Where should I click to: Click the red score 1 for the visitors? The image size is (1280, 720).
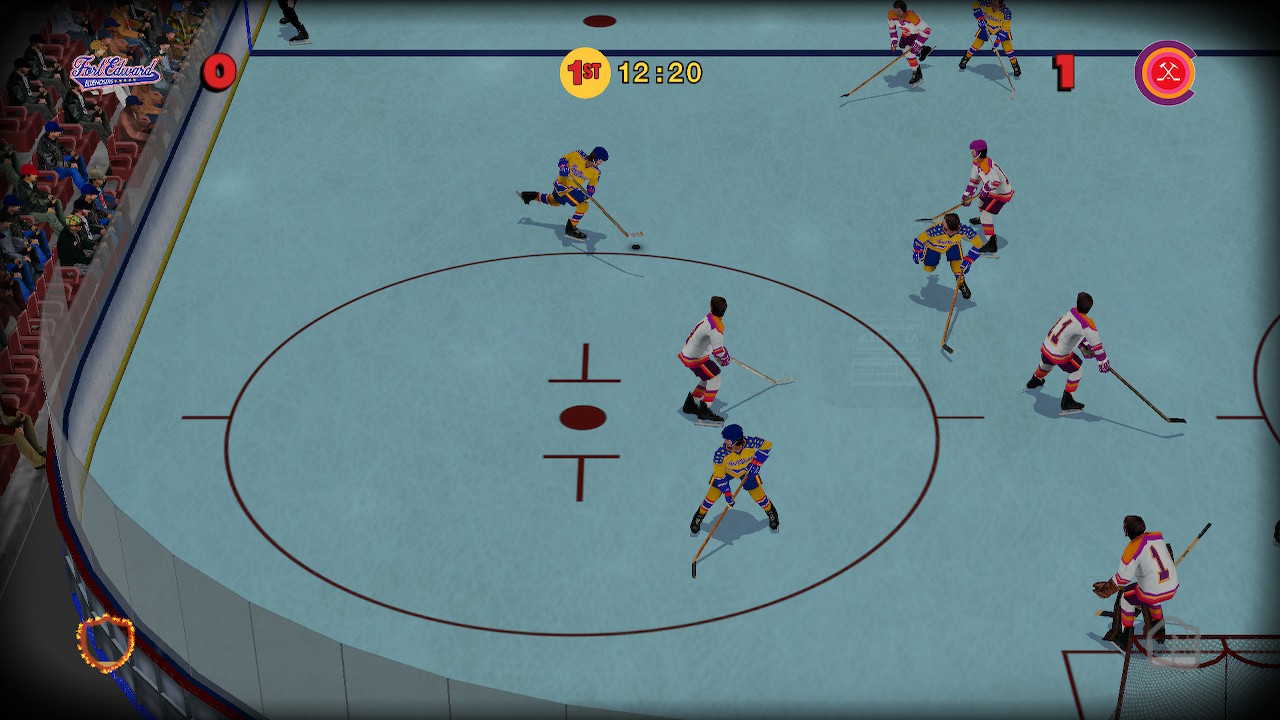click(x=1066, y=70)
